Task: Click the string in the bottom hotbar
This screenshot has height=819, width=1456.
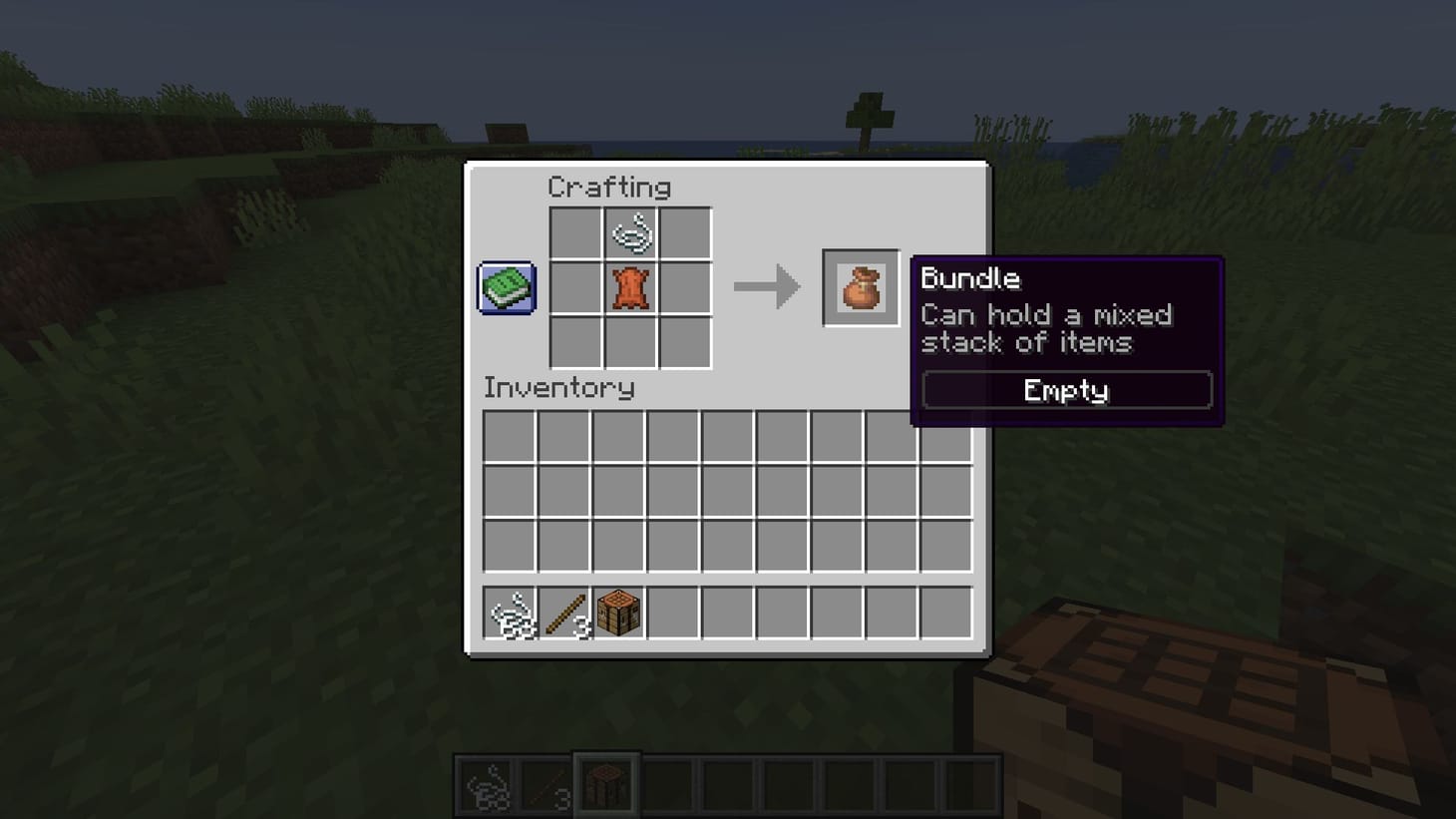Action: point(486,784)
